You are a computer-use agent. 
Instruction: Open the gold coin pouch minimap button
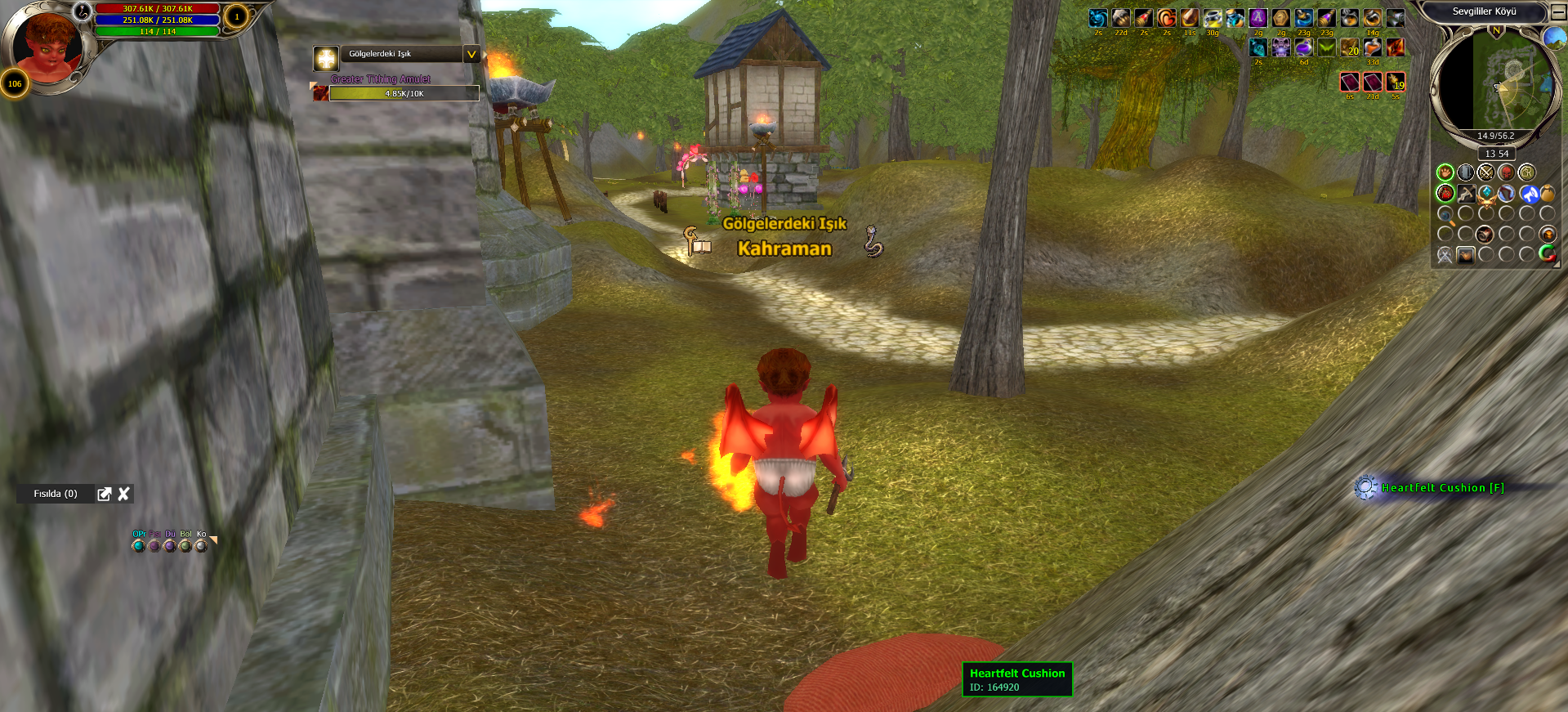[x=1548, y=194]
